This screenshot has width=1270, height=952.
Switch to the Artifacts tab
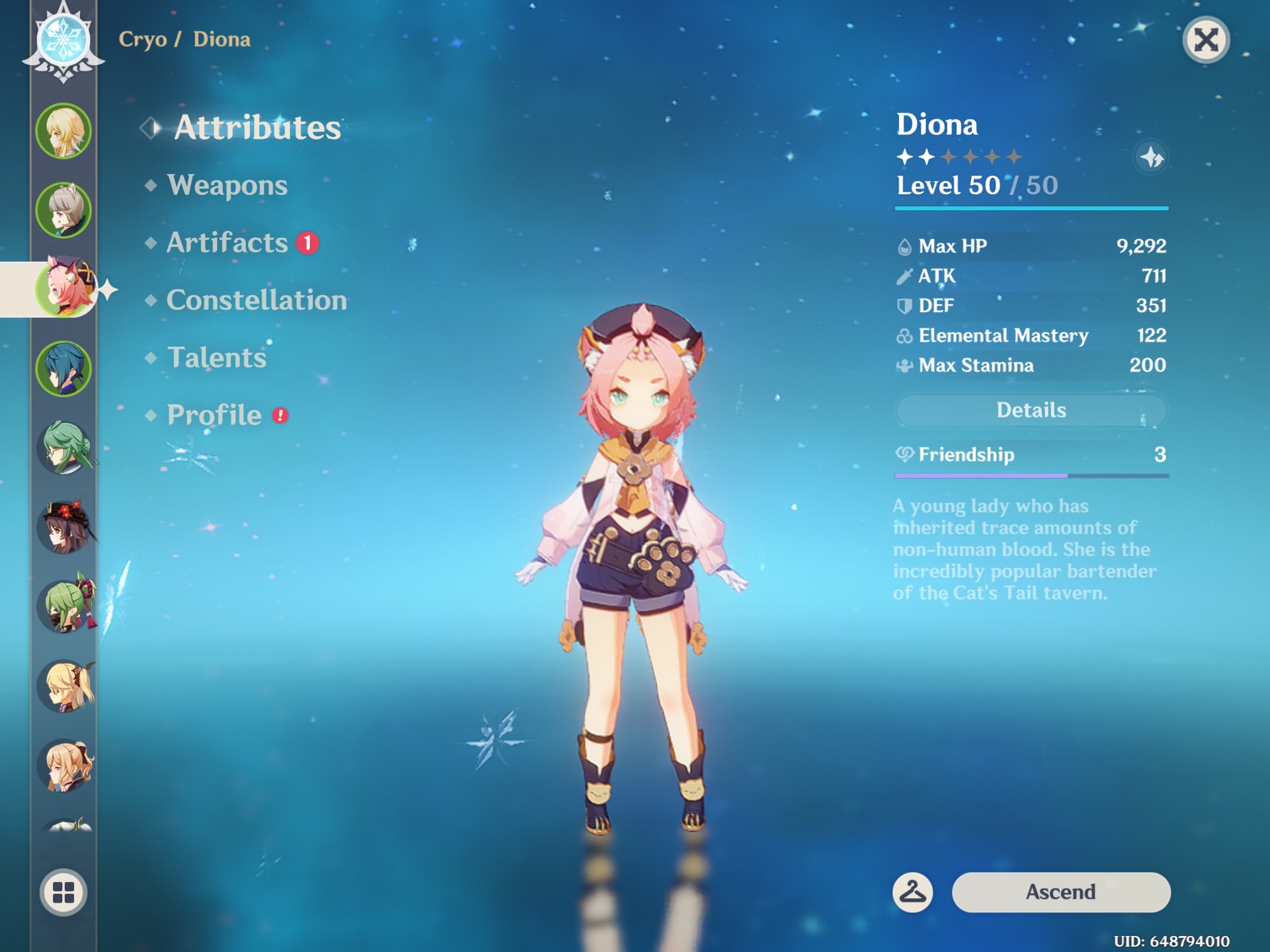[227, 243]
